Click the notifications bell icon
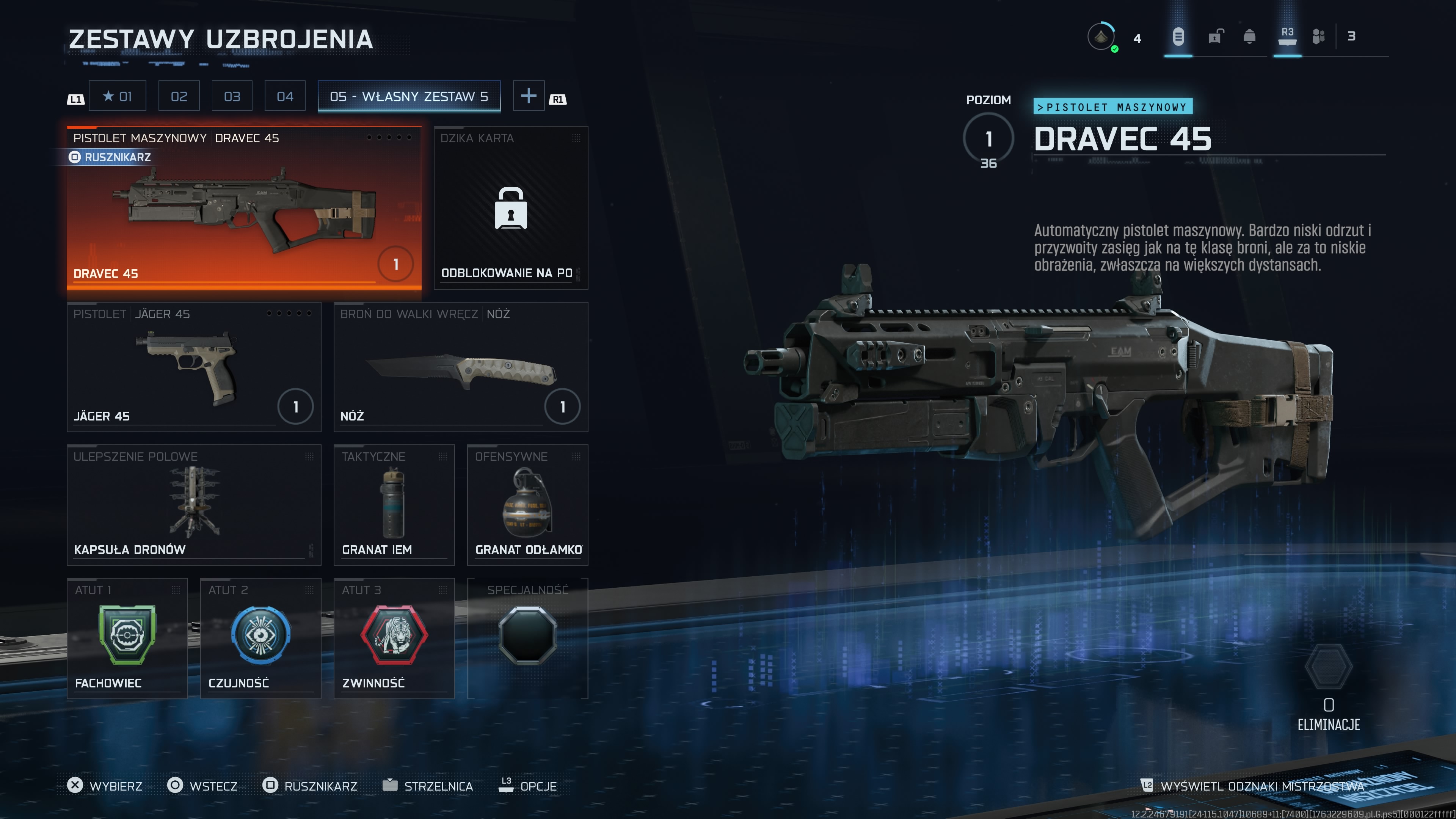The width and height of the screenshot is (1456, 819). click(x=1250, y=37)
